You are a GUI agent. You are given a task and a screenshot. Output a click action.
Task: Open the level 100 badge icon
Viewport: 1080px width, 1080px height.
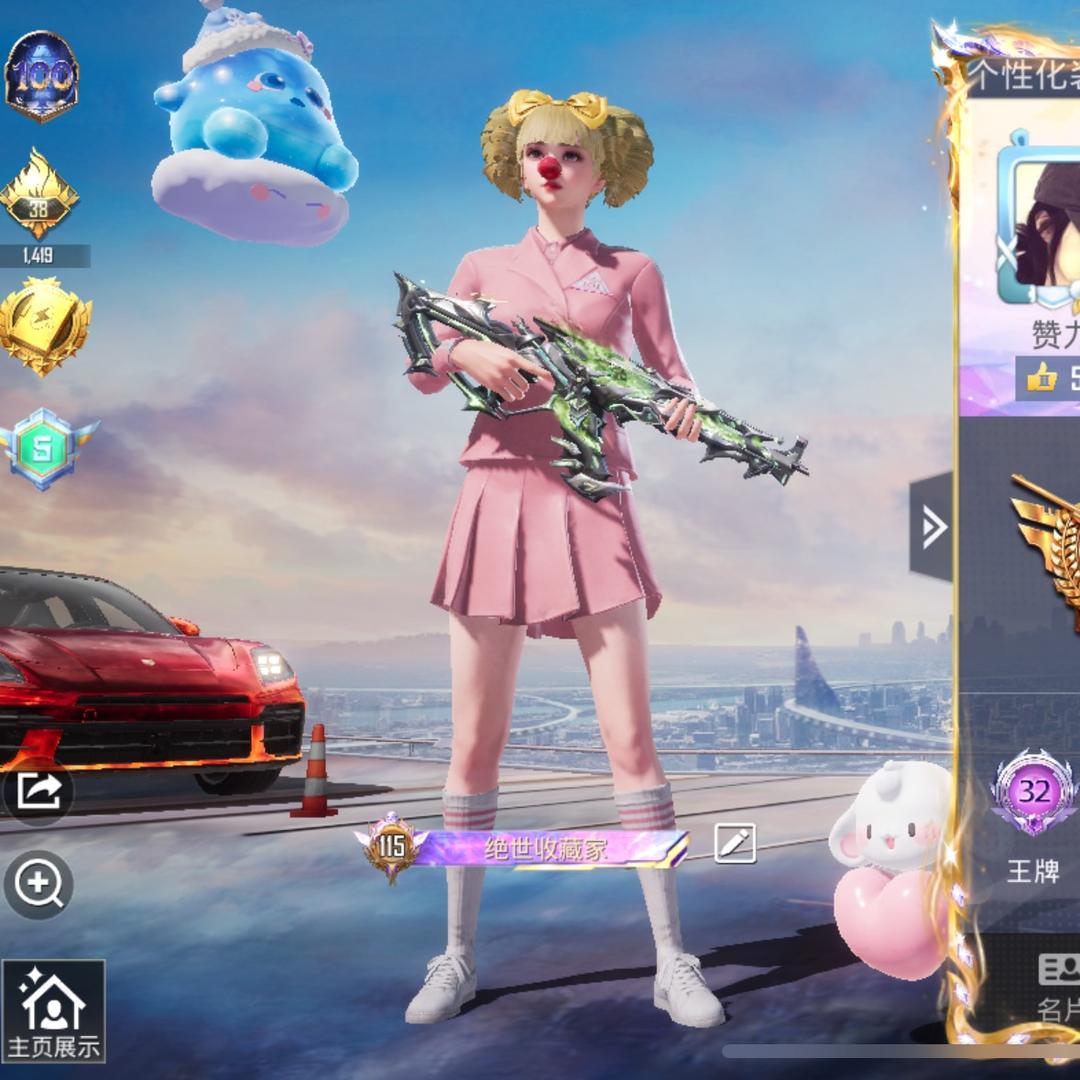(x=42, y=76)
